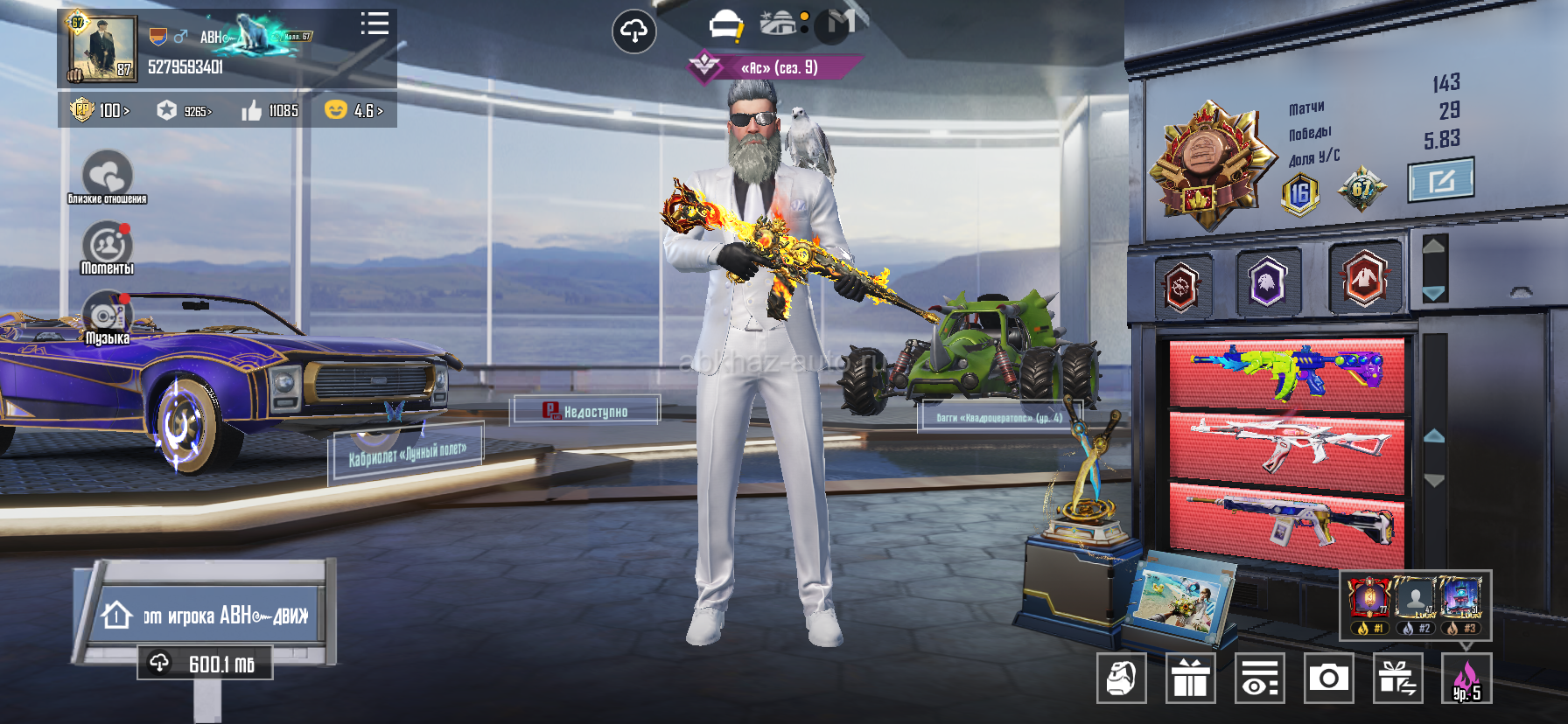Viewport: 1568px width, 724px height.
Task: Open the gift exchange button with arrows
Action: point(1397,678)
